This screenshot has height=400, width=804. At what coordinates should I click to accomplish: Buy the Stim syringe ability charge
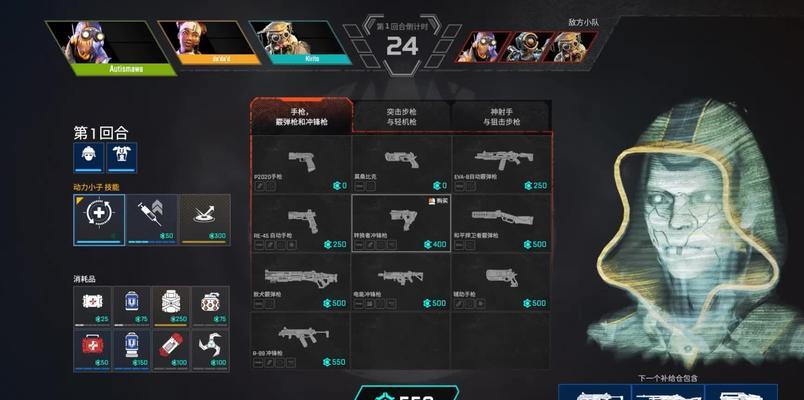(152, 217)
